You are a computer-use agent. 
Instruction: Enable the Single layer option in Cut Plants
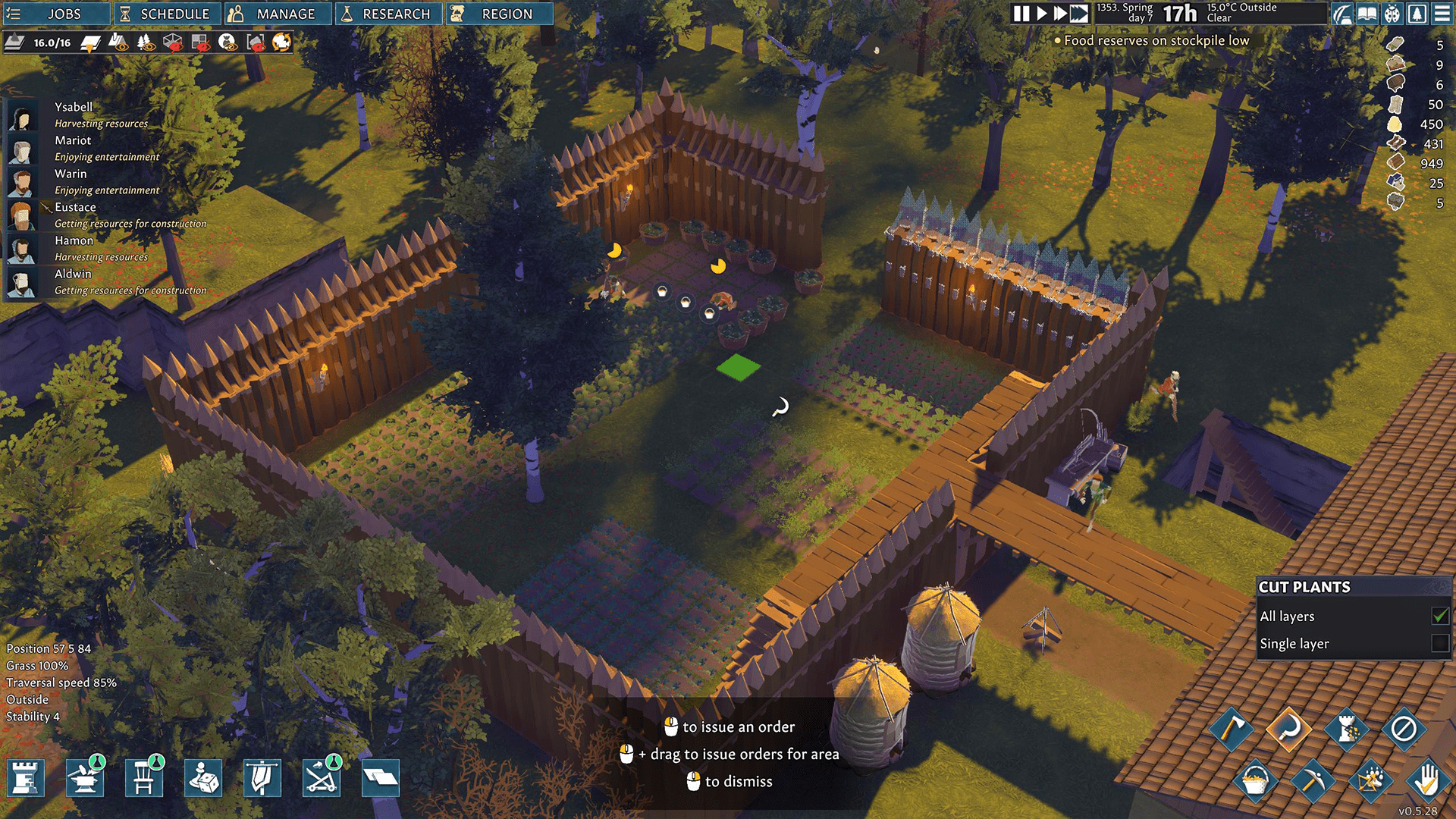coord(1438,643)
